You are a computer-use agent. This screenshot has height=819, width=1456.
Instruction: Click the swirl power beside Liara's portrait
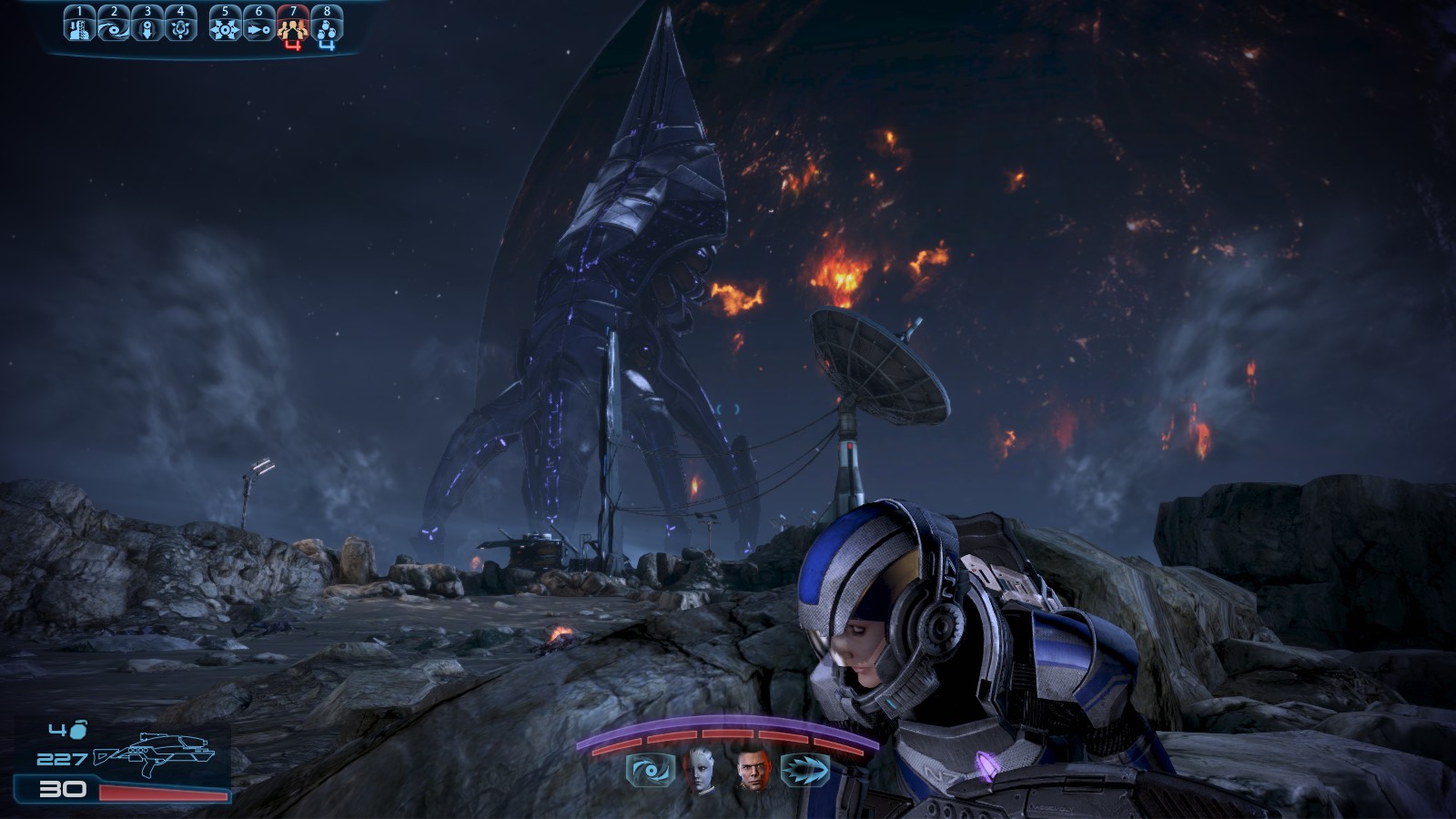pyautogui.click(x=651, y=771)
